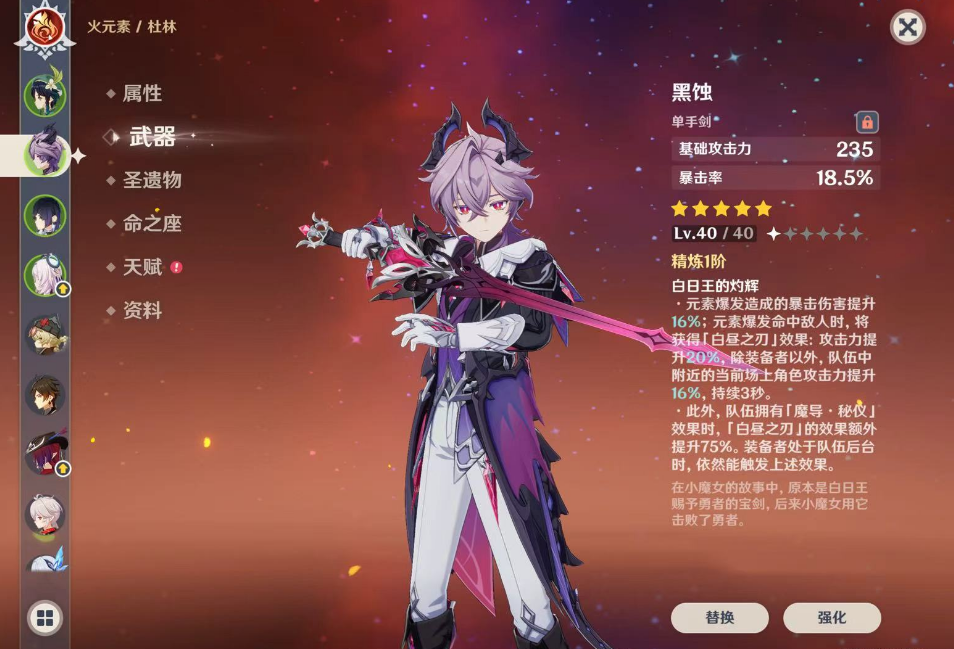
Task: Open the 属性 attributes section
Action: [x=142, y=94]
